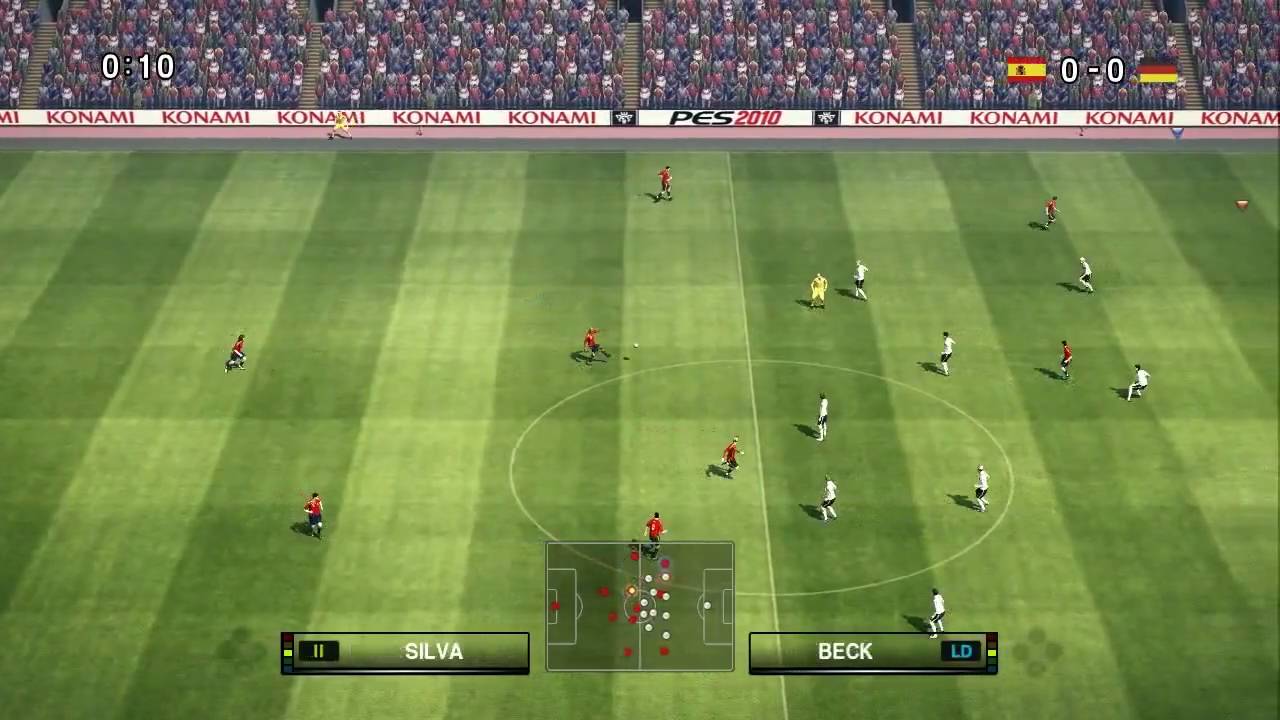
Task: Expand the radar minimap panel
Action: [x=640, y=605]
